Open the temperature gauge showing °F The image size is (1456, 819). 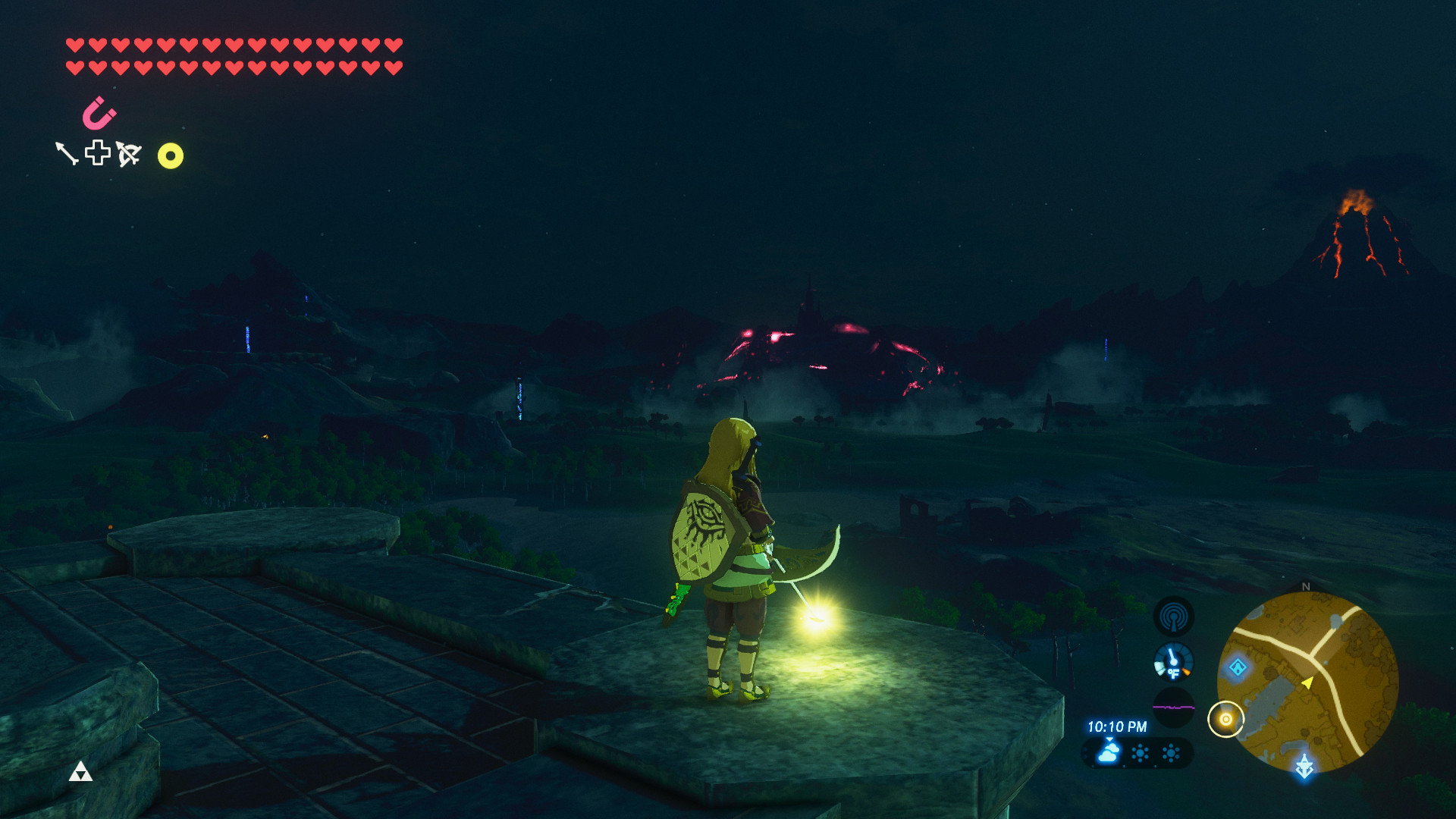[x=1173, y=662]
